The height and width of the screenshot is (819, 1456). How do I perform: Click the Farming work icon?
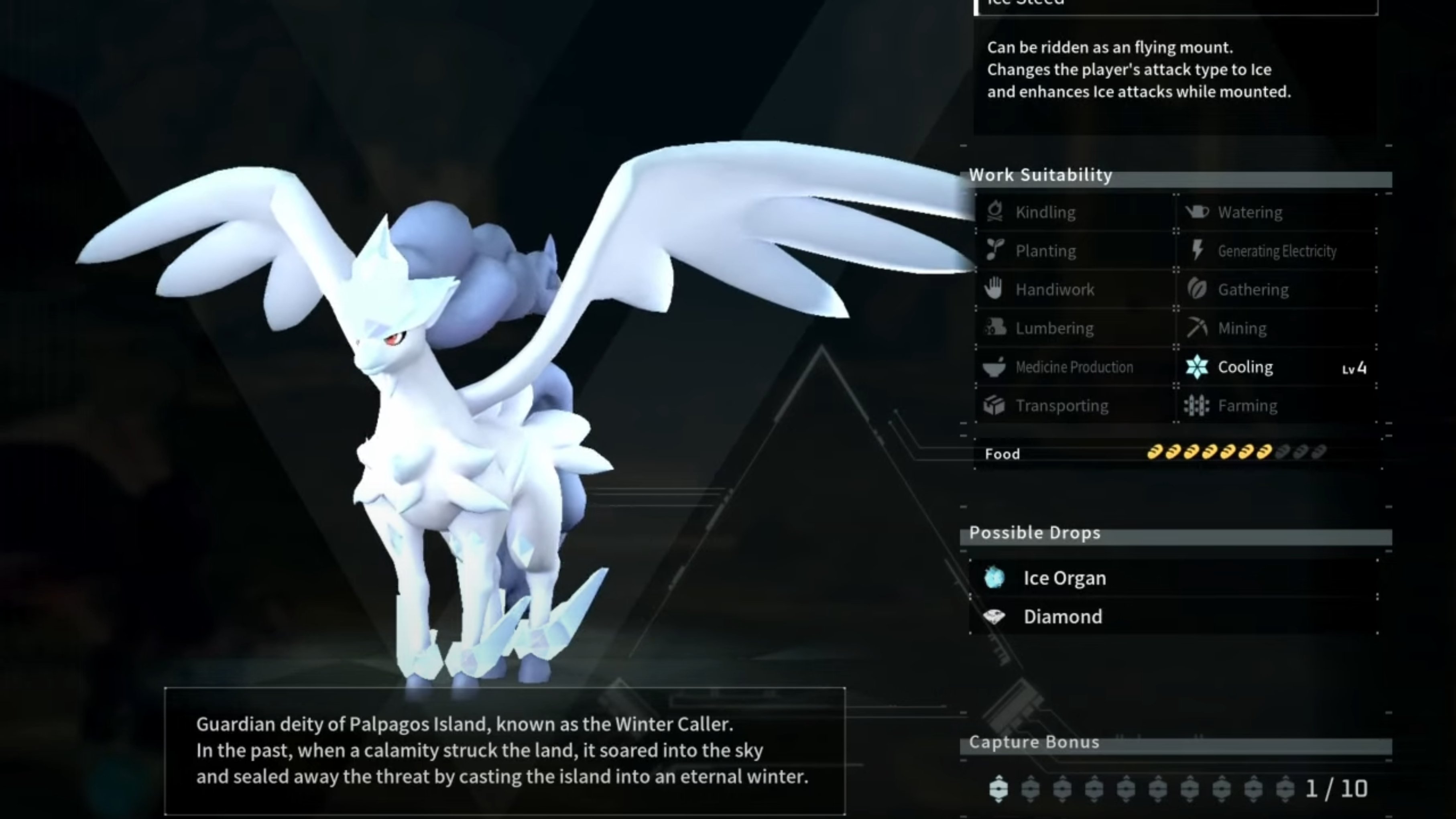pos(1197,405)
